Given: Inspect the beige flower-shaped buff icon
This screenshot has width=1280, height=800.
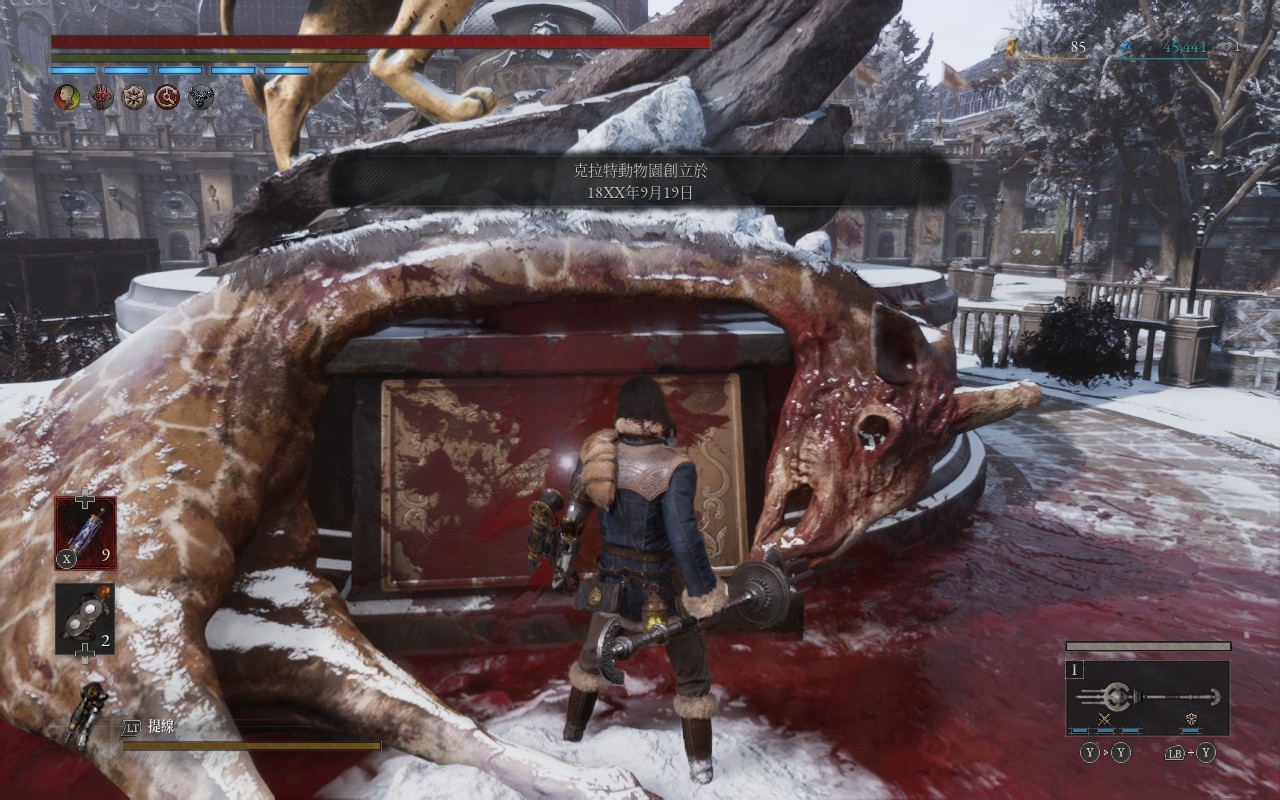Looking at the screenshot, I should pyautogui.click(x=134, y=97).
